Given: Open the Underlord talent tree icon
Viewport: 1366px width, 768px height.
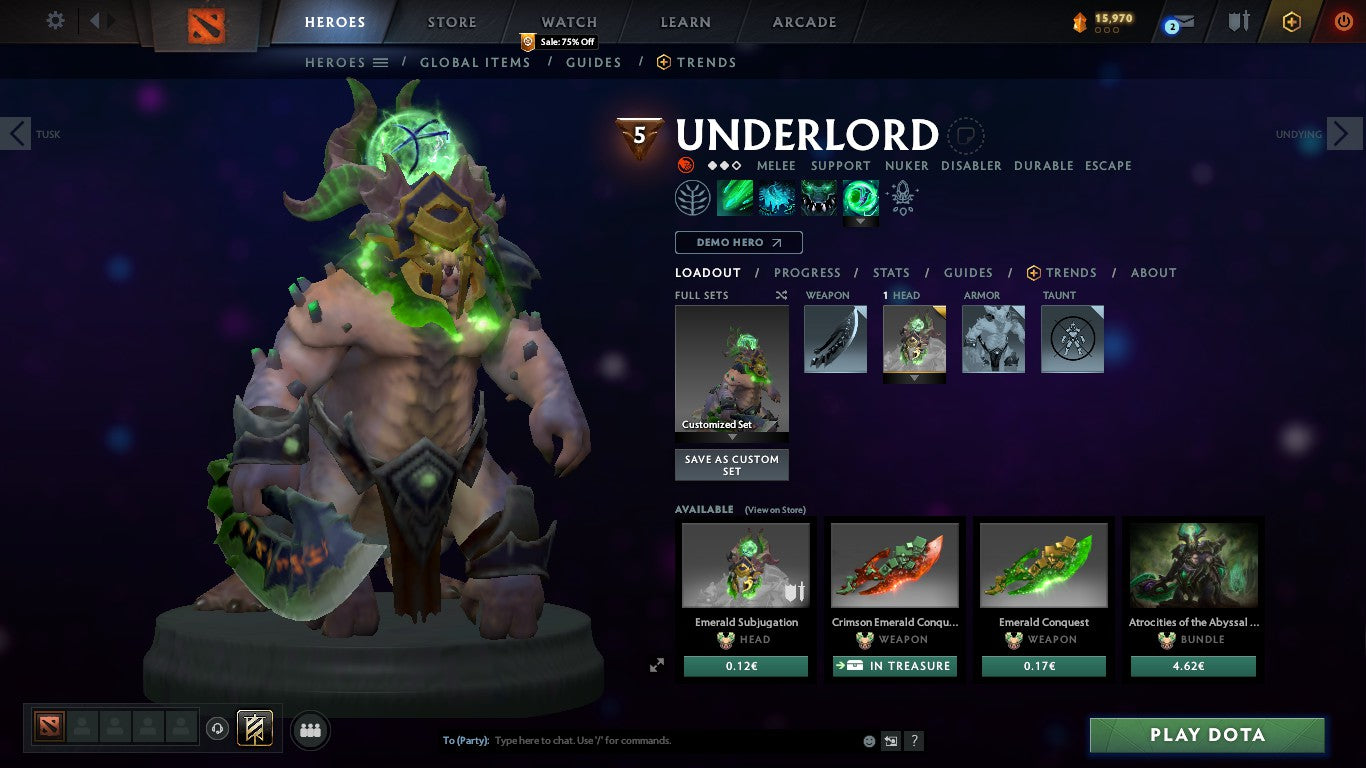Looking at the screenshot, I should click(693, 197).
